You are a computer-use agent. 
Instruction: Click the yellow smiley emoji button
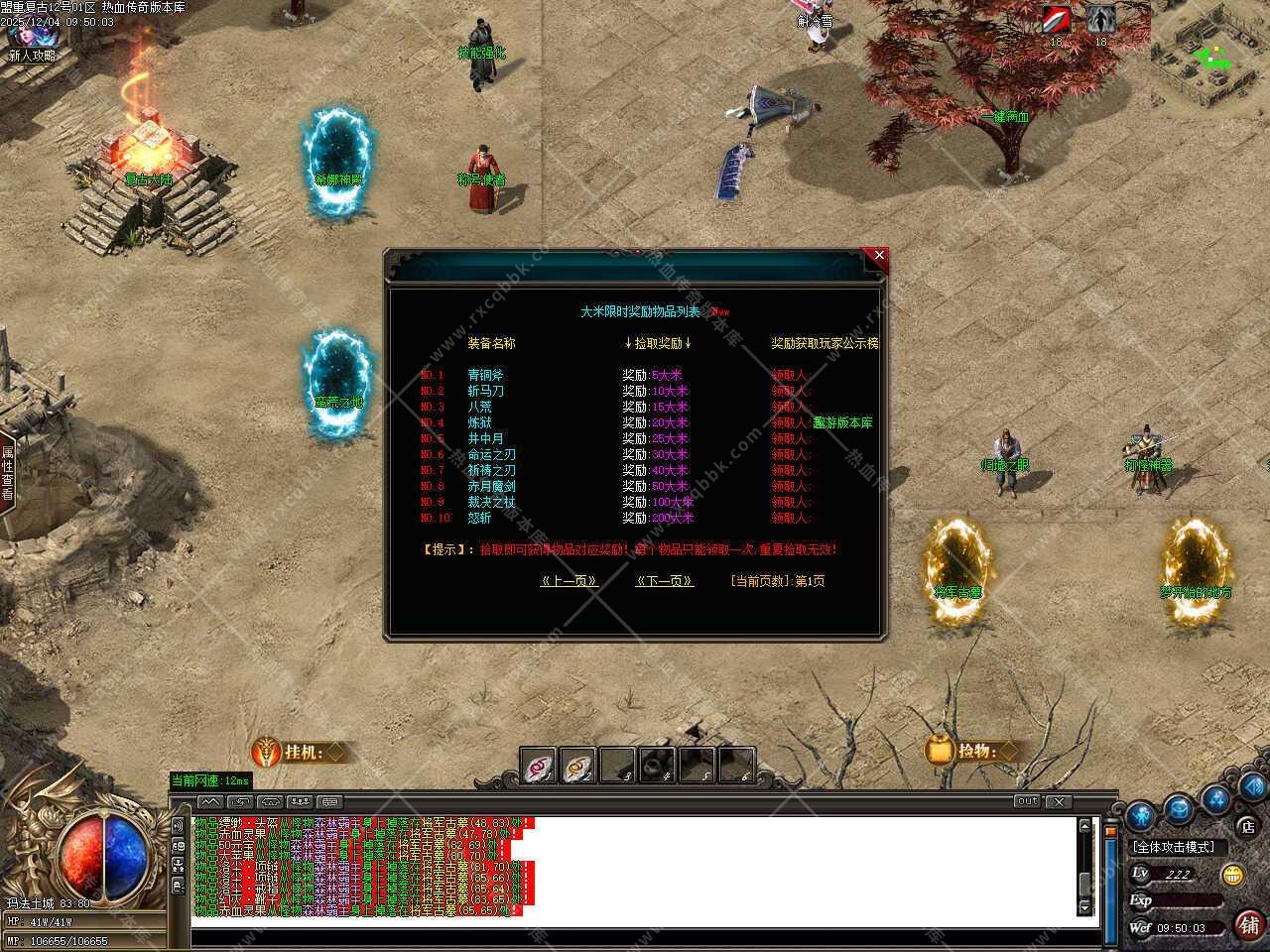pyautogui.click(x=1233, y=874)
